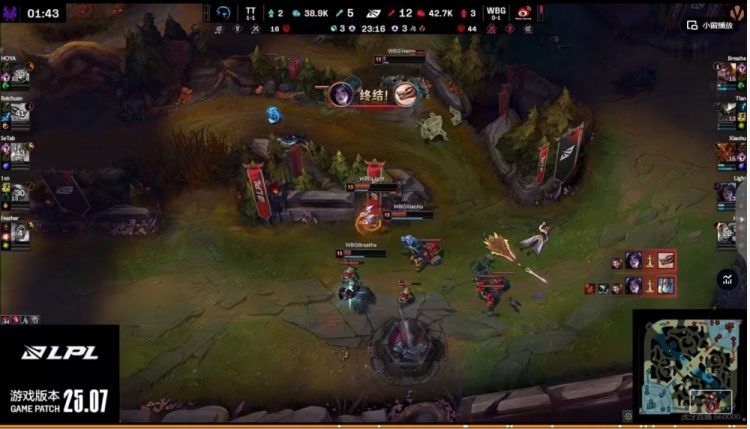Select HOYA's champion portrait

20,76
